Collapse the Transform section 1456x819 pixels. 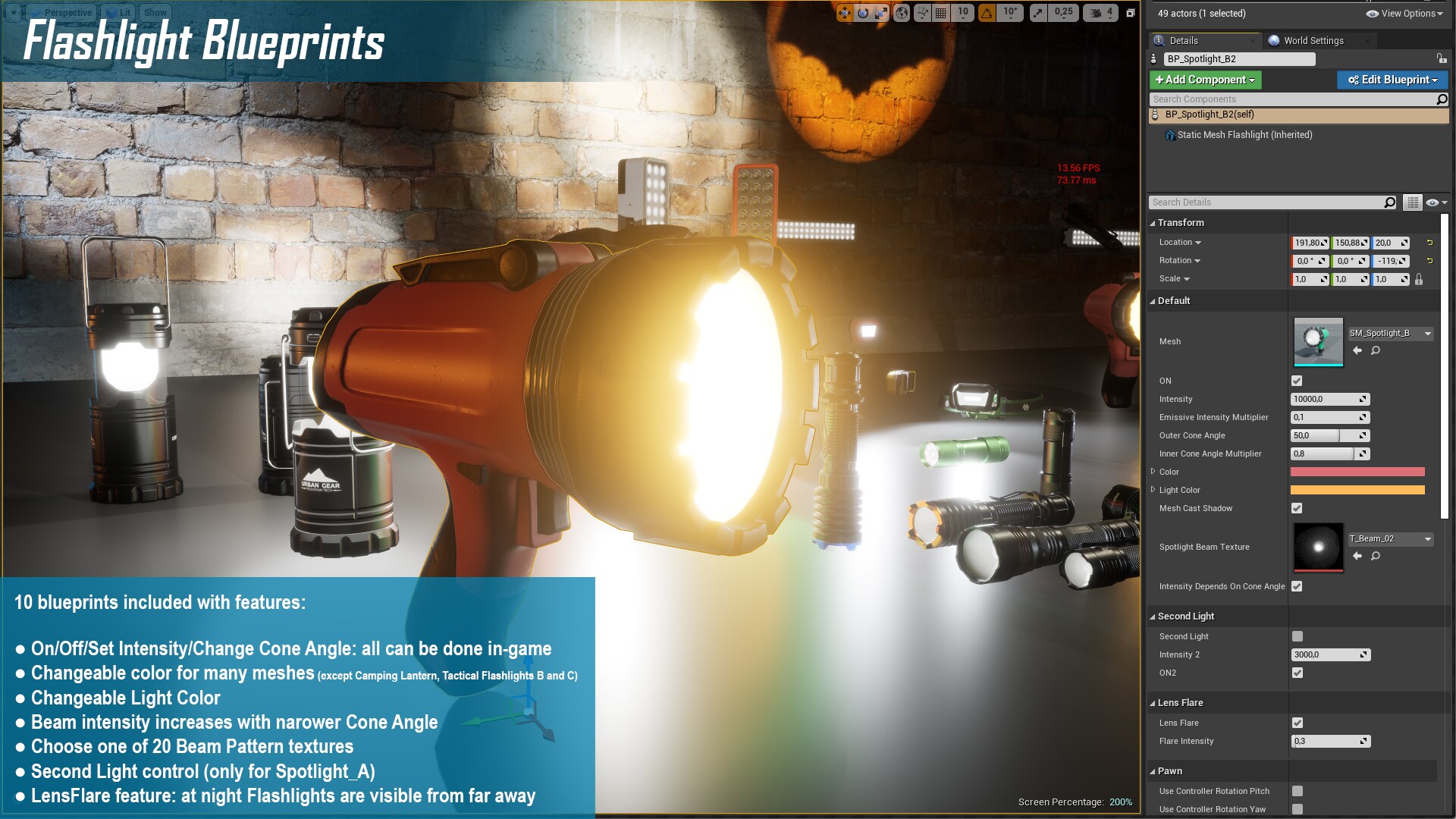click(1153, 222)
